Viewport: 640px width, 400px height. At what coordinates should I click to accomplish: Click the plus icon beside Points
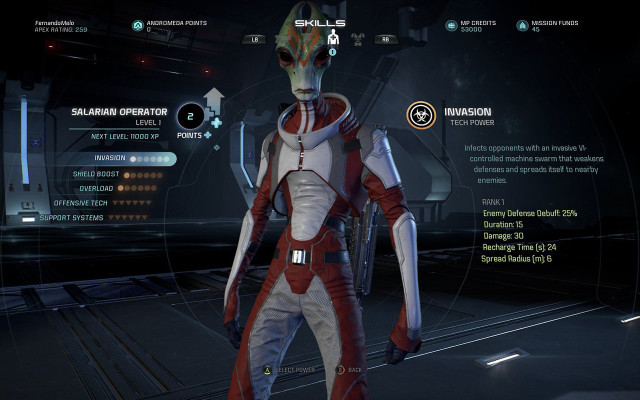pyautogui.click(x=216, y=124)
